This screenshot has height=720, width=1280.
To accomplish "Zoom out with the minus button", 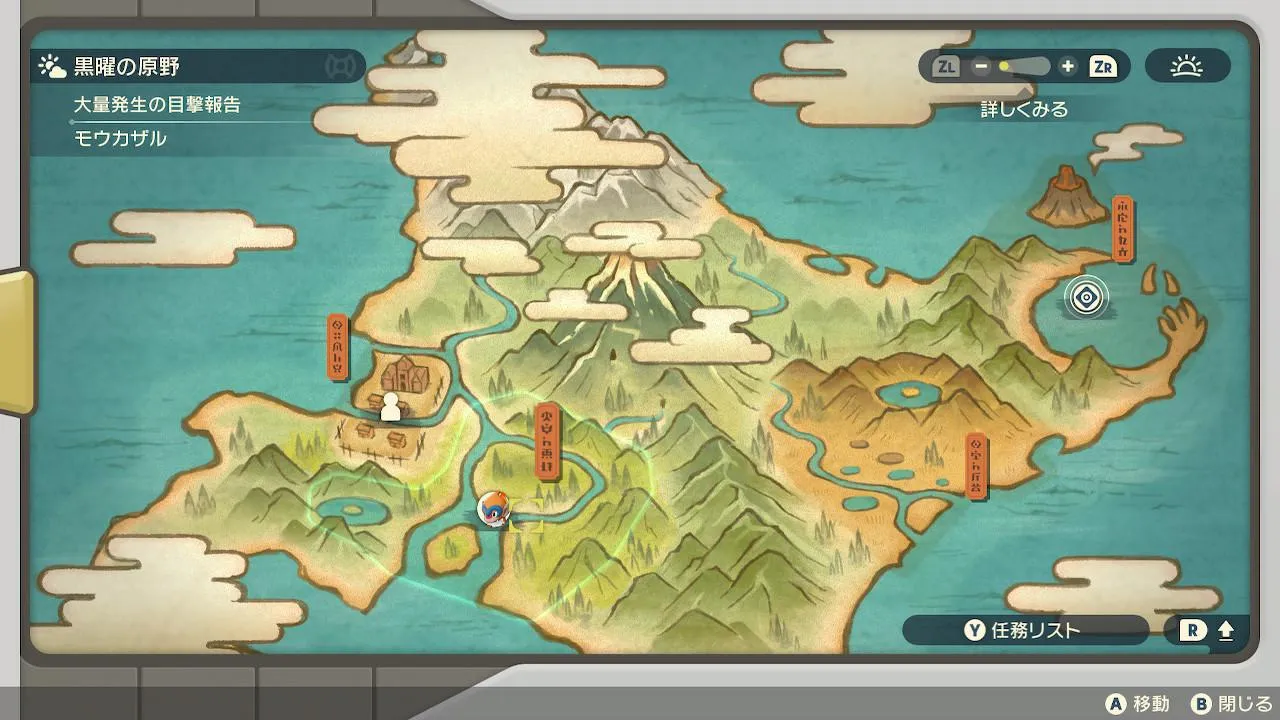I will pos(981,67).
